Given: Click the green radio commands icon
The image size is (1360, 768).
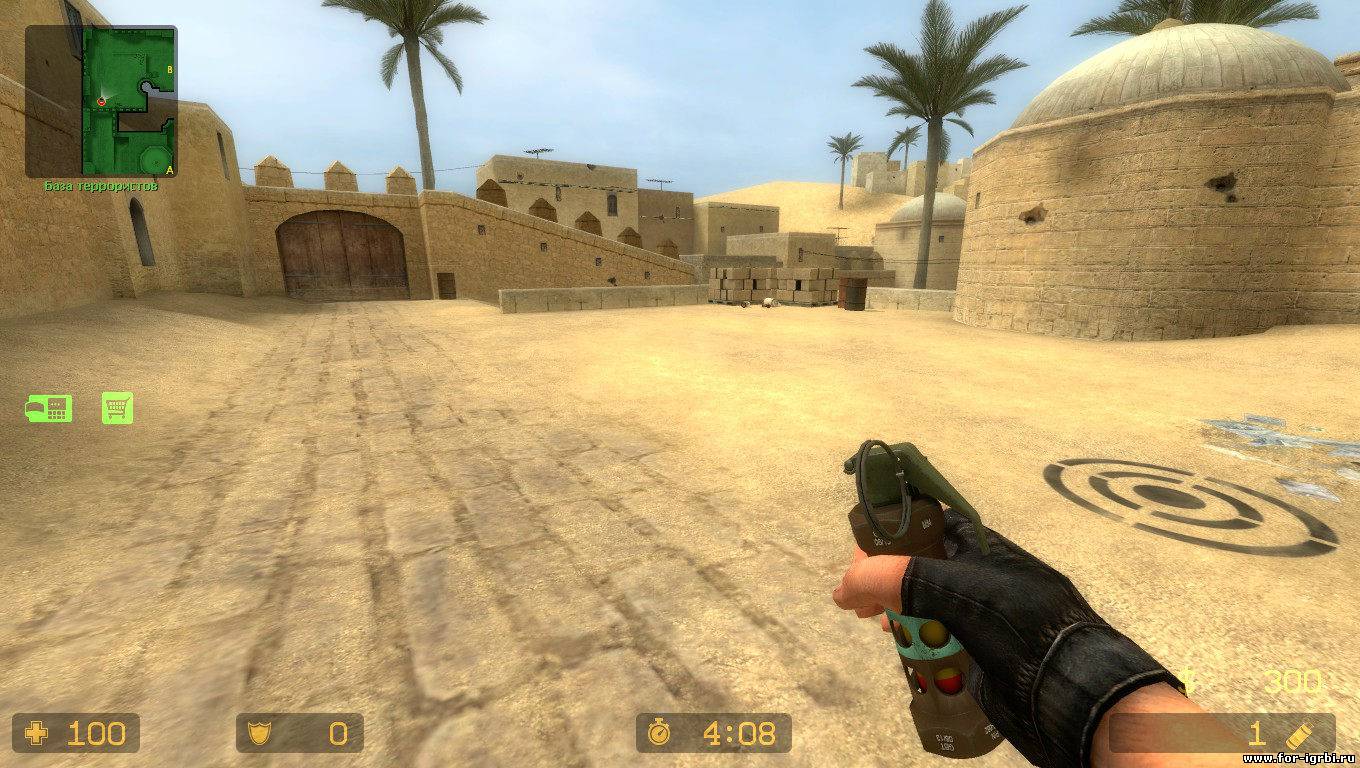Looking at the screenshot, I should pos(48,409).
